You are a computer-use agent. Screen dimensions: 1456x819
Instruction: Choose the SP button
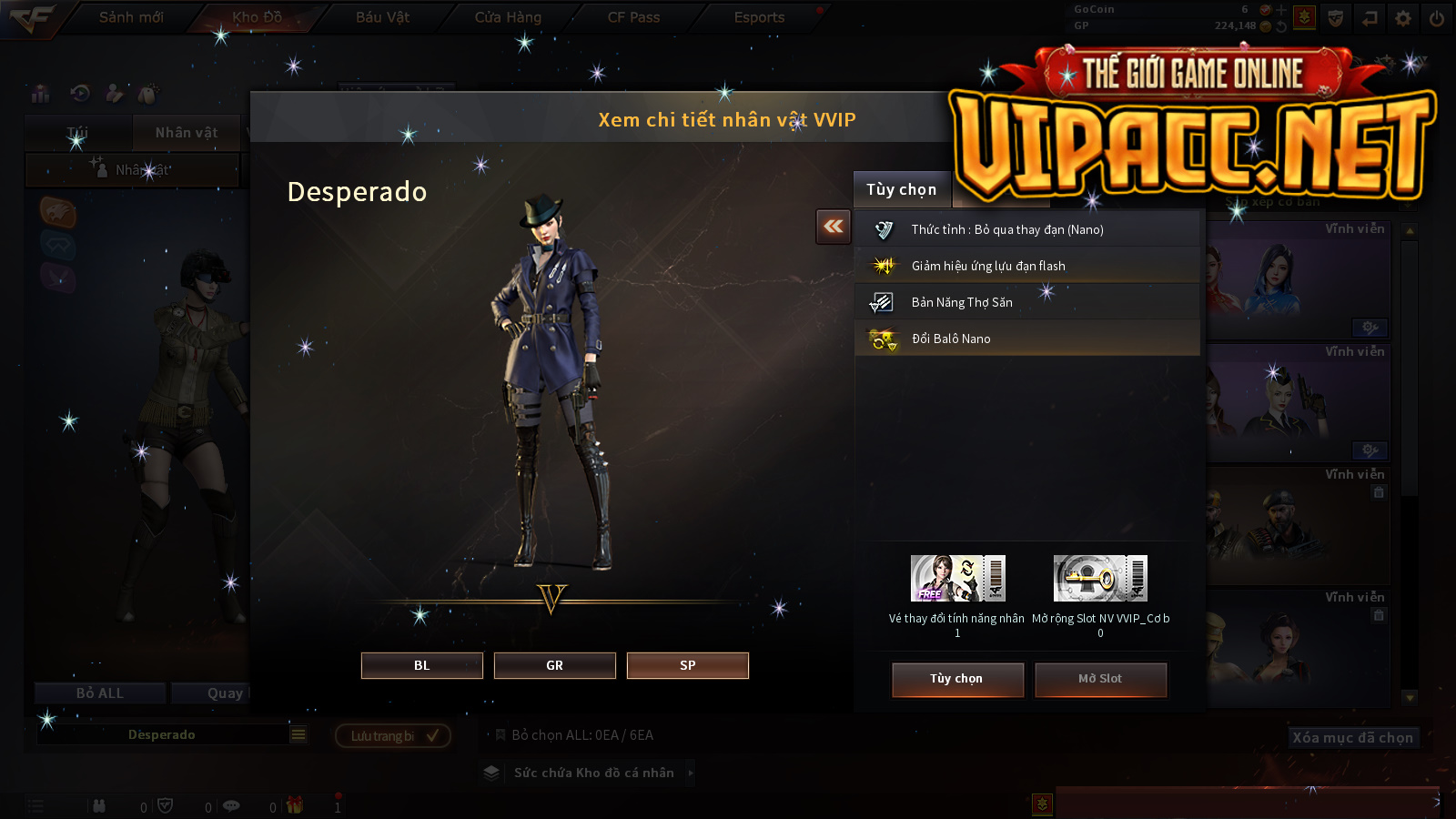687,665
